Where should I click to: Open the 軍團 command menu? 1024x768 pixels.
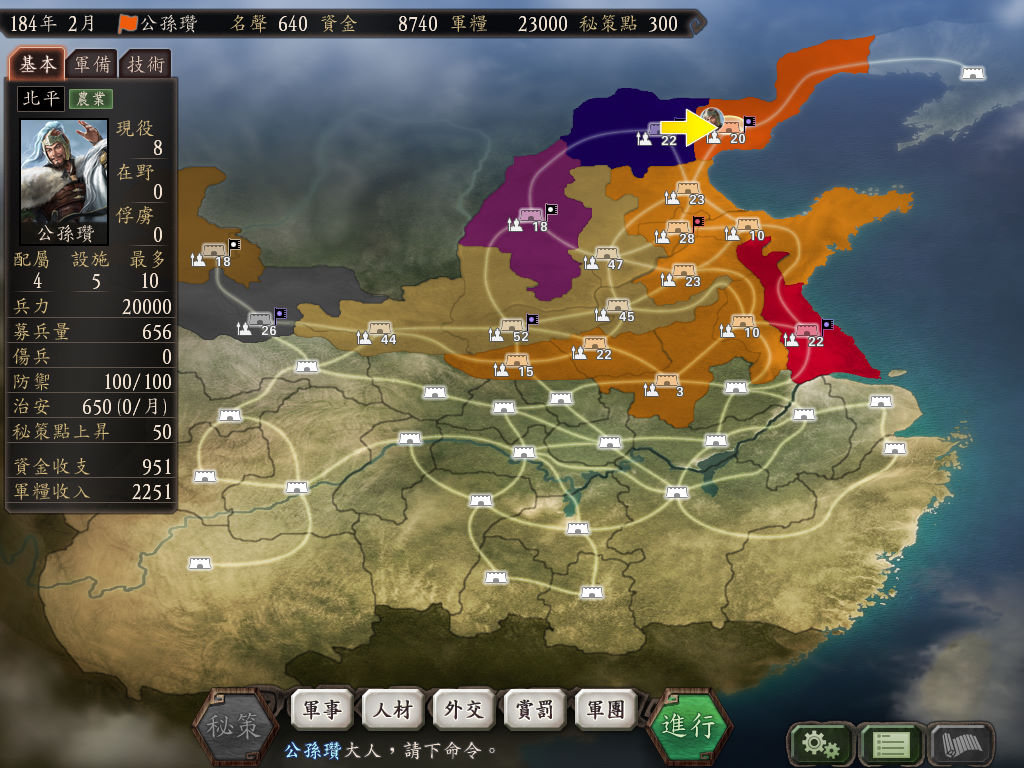coord(606,710)
